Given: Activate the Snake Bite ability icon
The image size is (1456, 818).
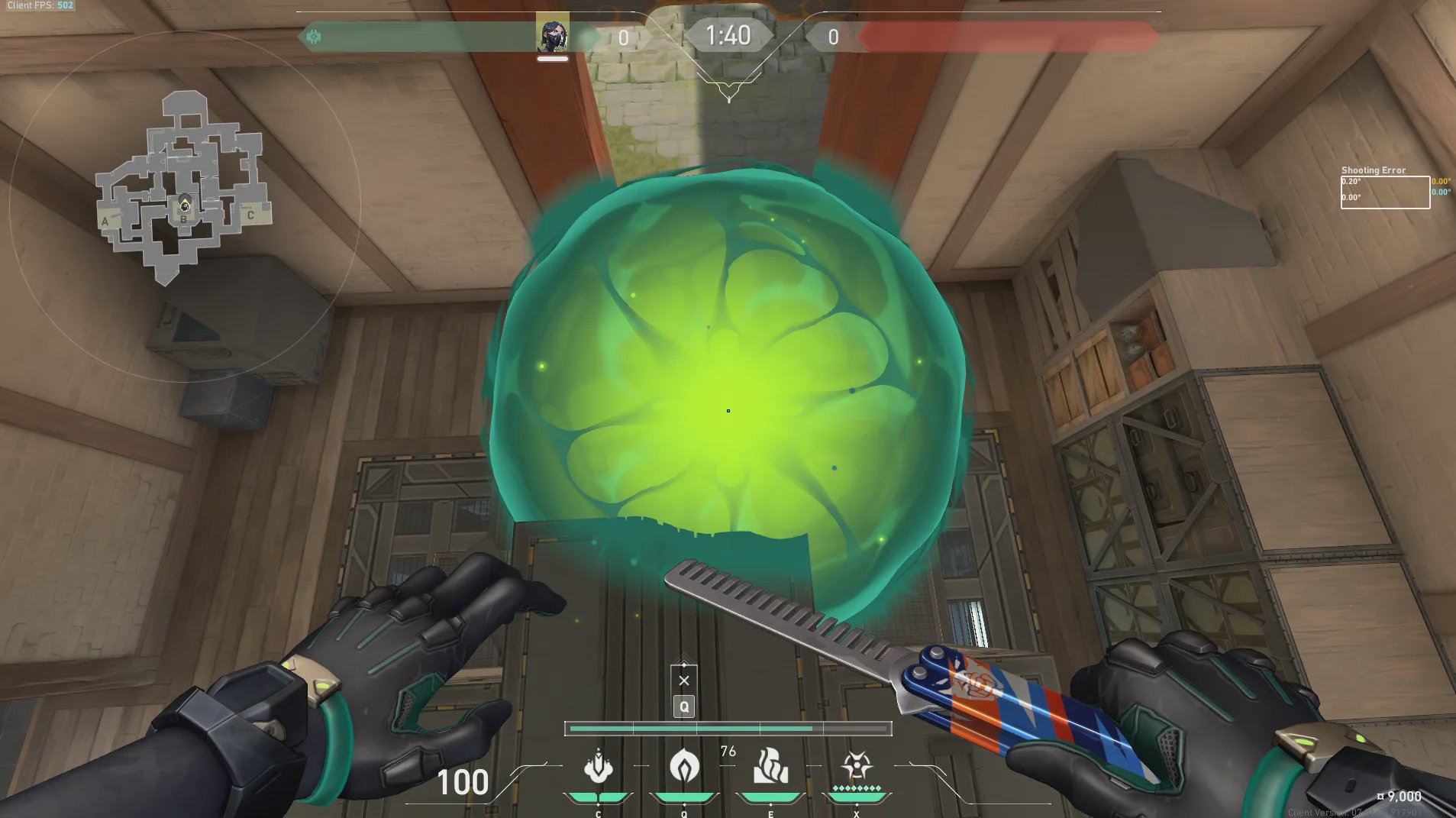Looking at the screenshot, I should tap(598, 766).
